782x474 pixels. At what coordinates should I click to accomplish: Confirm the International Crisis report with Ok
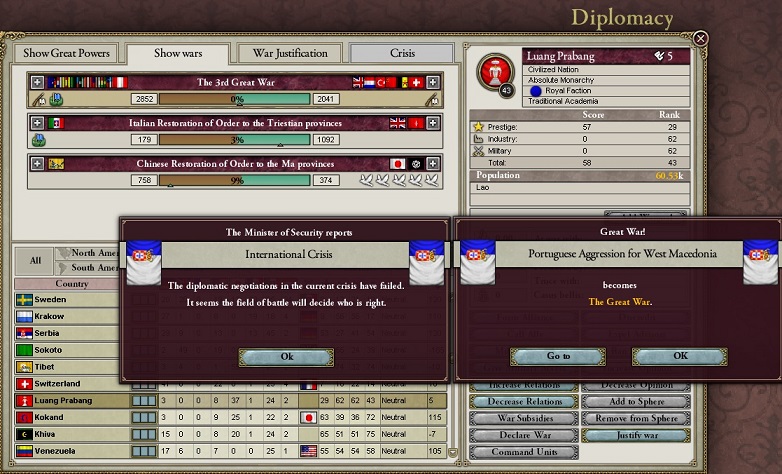287,357
